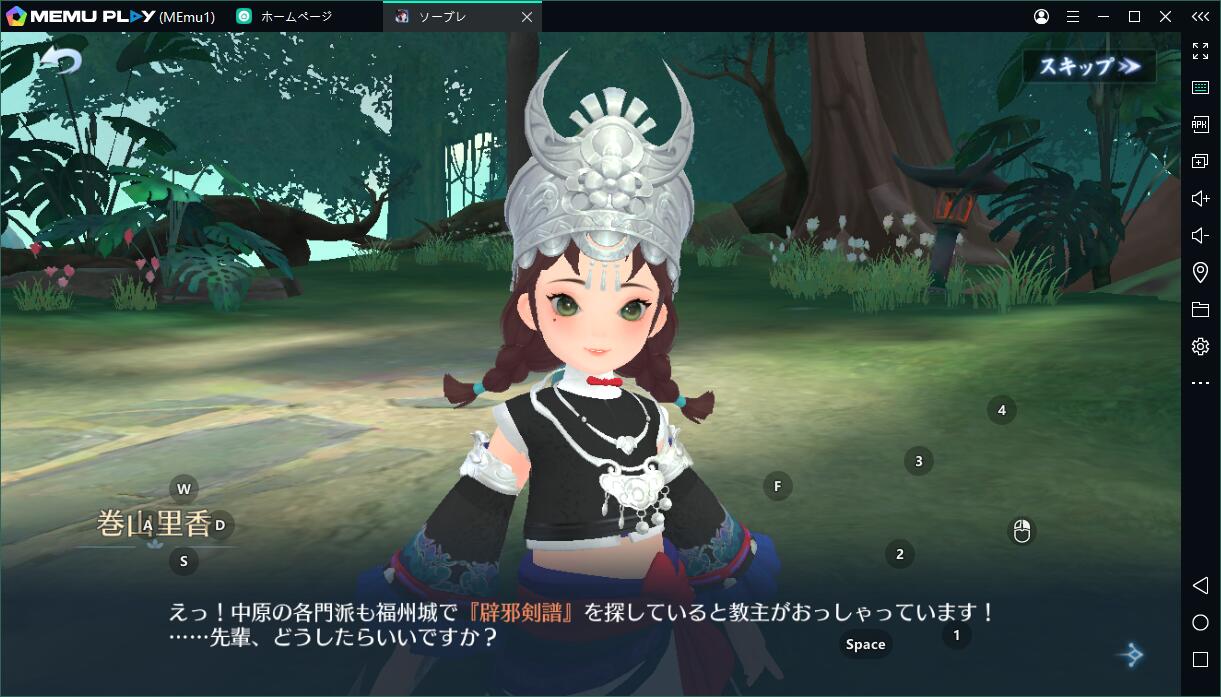Close the ソープレ emulator tab
The width and height of the screenshot is (1221, 697).
click(527, 17)
